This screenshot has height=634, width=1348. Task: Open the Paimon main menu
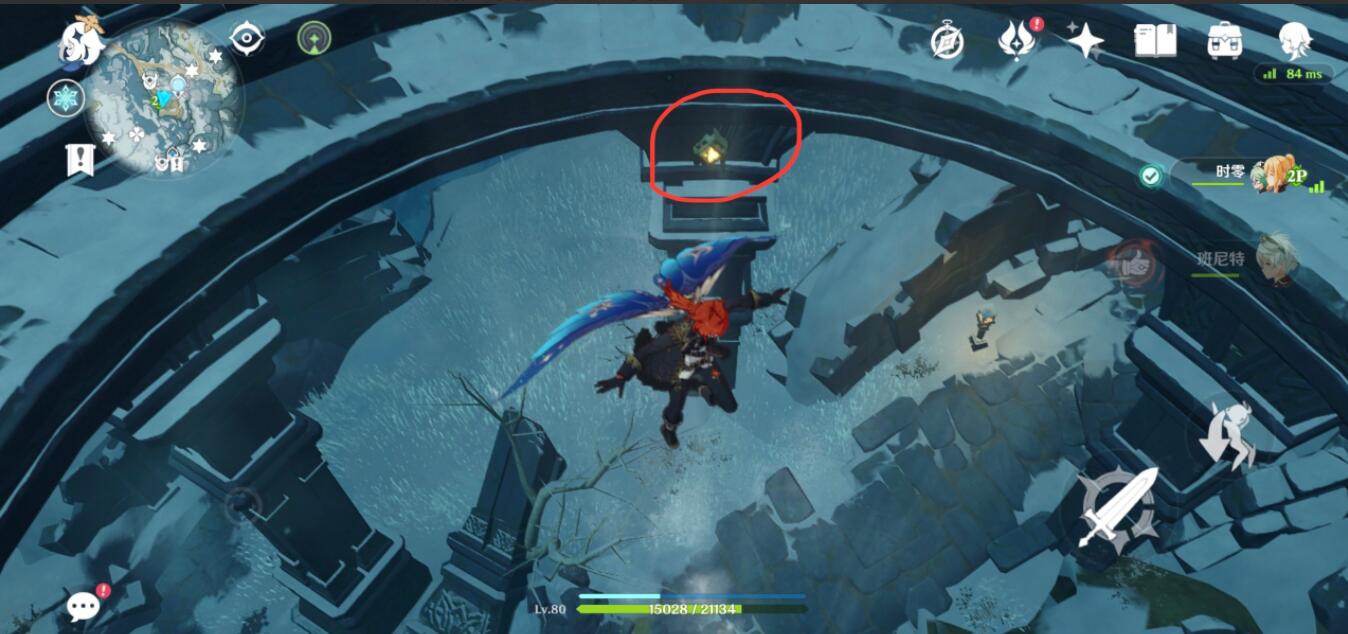click(x=81, y=40)
